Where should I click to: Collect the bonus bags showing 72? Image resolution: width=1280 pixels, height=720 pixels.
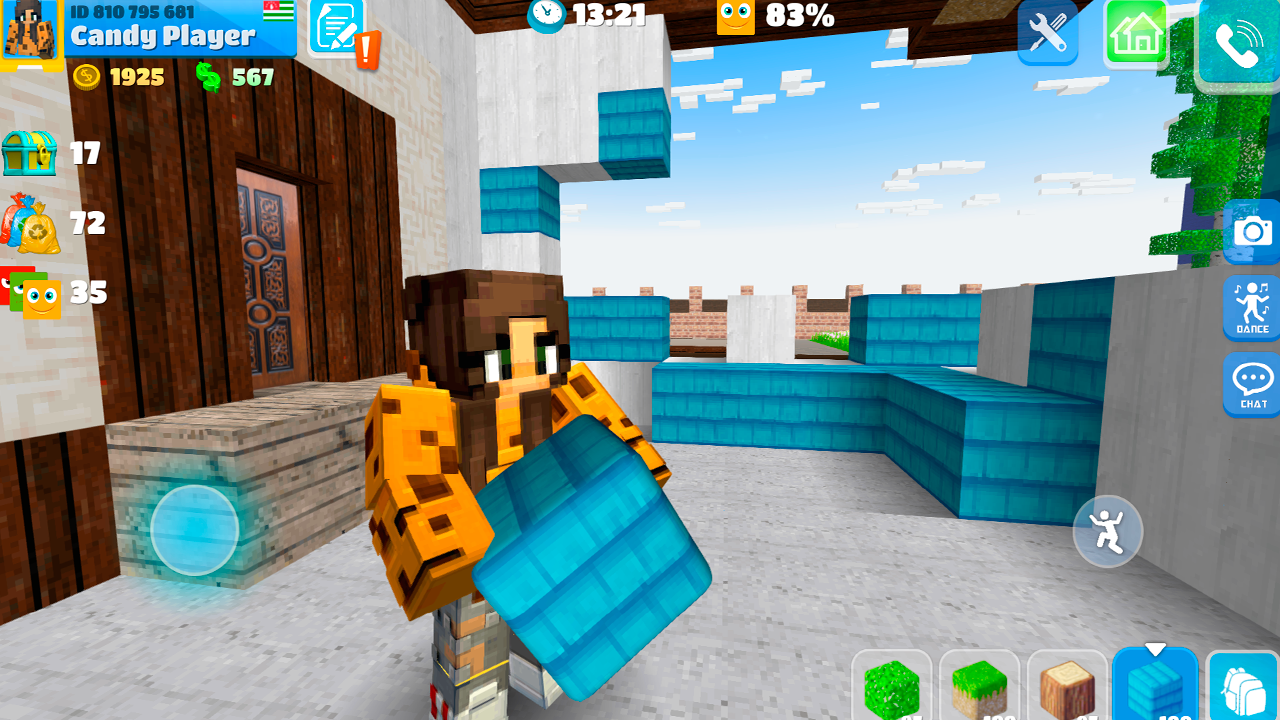pyautogui.click(x=30, y=224)
